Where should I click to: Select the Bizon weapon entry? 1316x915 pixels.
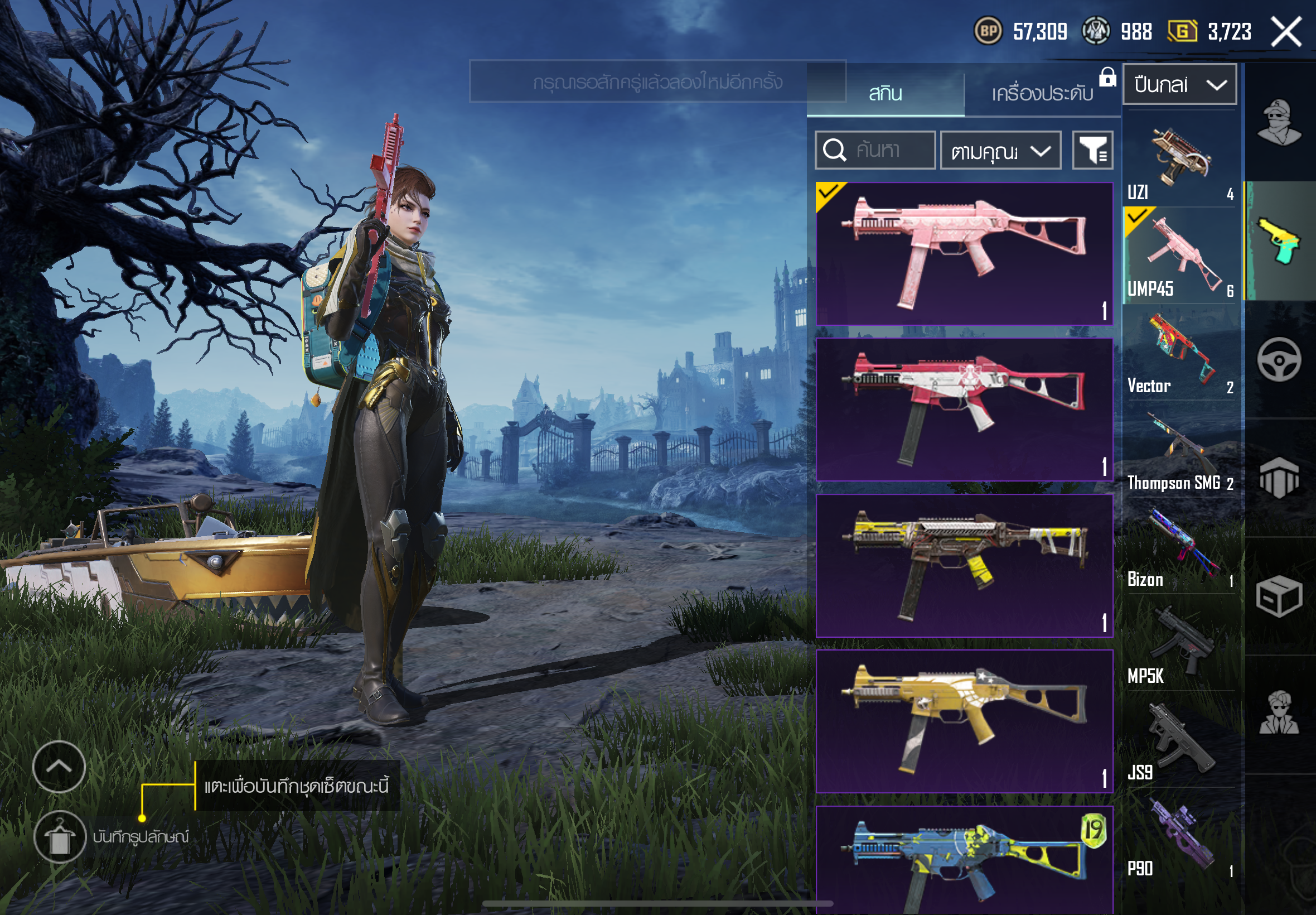[1180, 548]
